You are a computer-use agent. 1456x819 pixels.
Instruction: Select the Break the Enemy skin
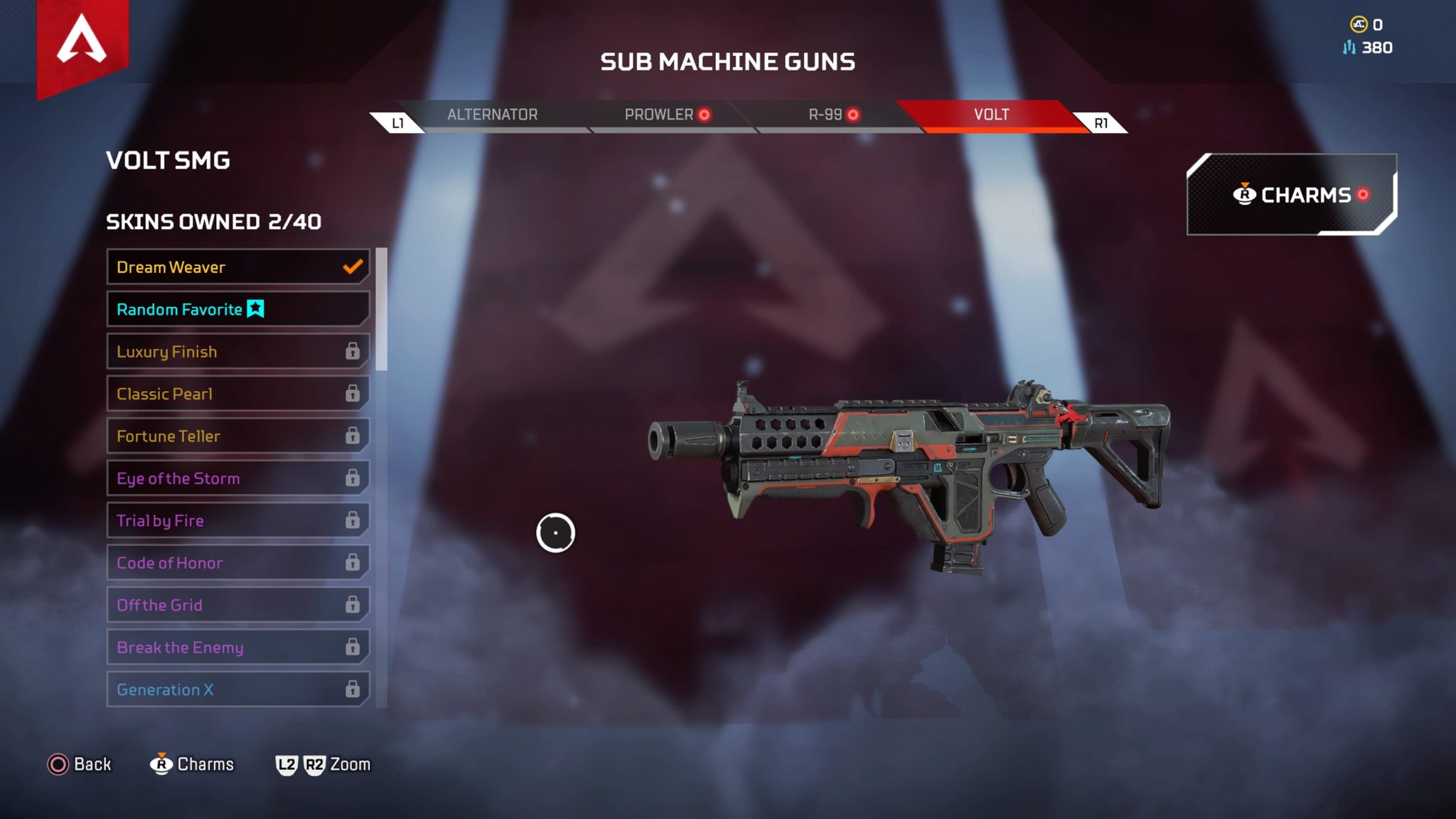pos(237,647)
